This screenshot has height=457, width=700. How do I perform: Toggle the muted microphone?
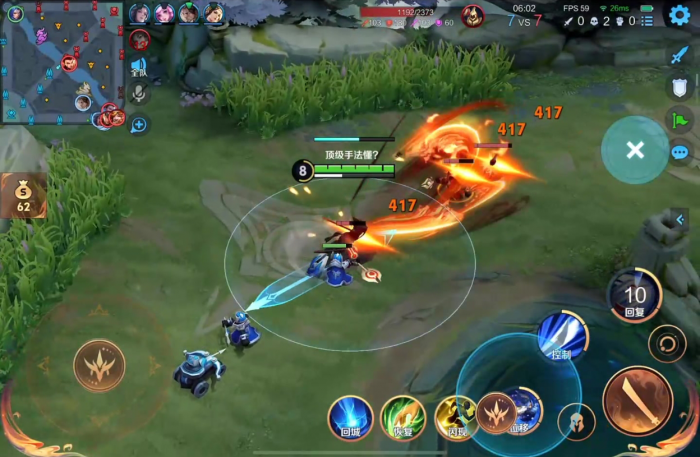(x=139, y=94)
